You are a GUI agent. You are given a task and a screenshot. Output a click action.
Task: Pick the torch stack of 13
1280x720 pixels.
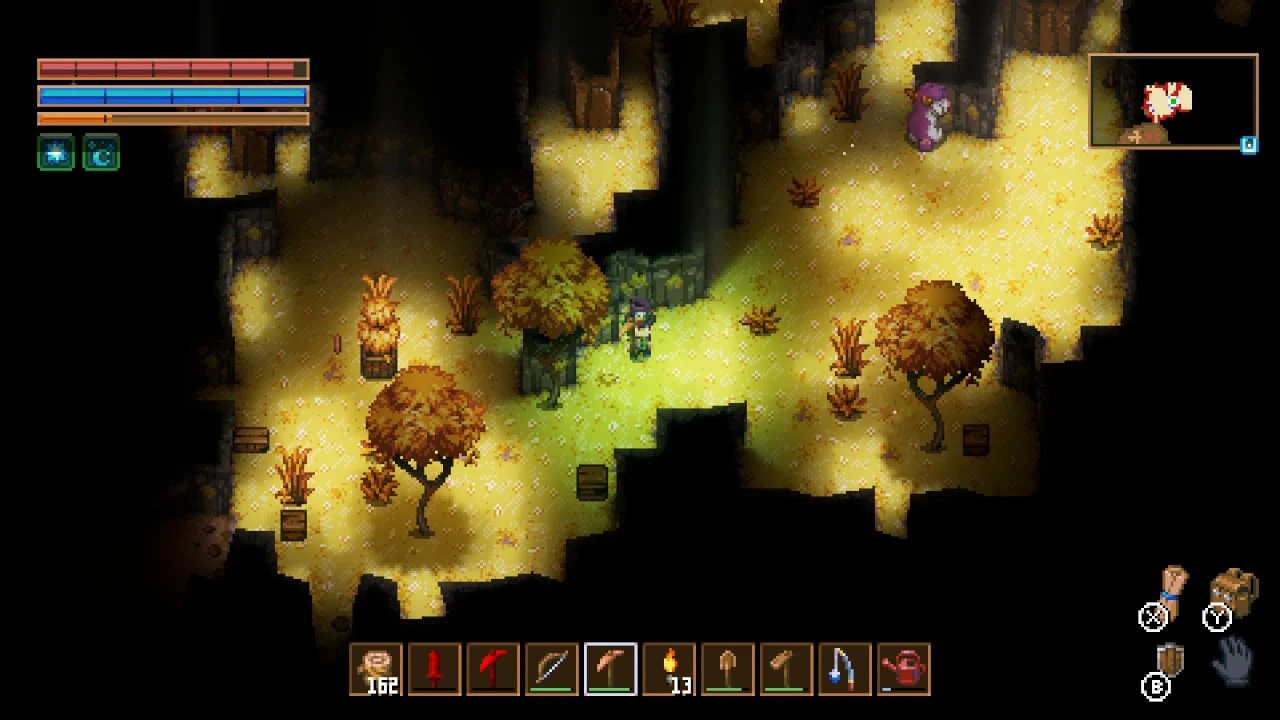coord(669,669)
